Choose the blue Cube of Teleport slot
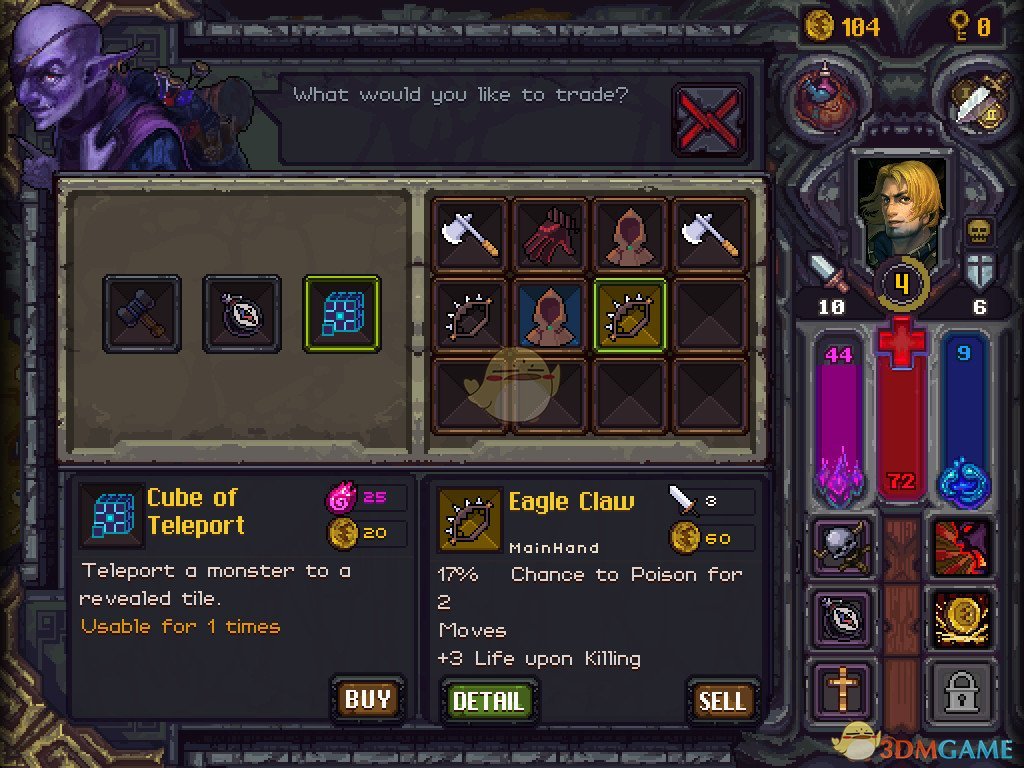This screenshot has width=1024, height=768. [342, 314]
